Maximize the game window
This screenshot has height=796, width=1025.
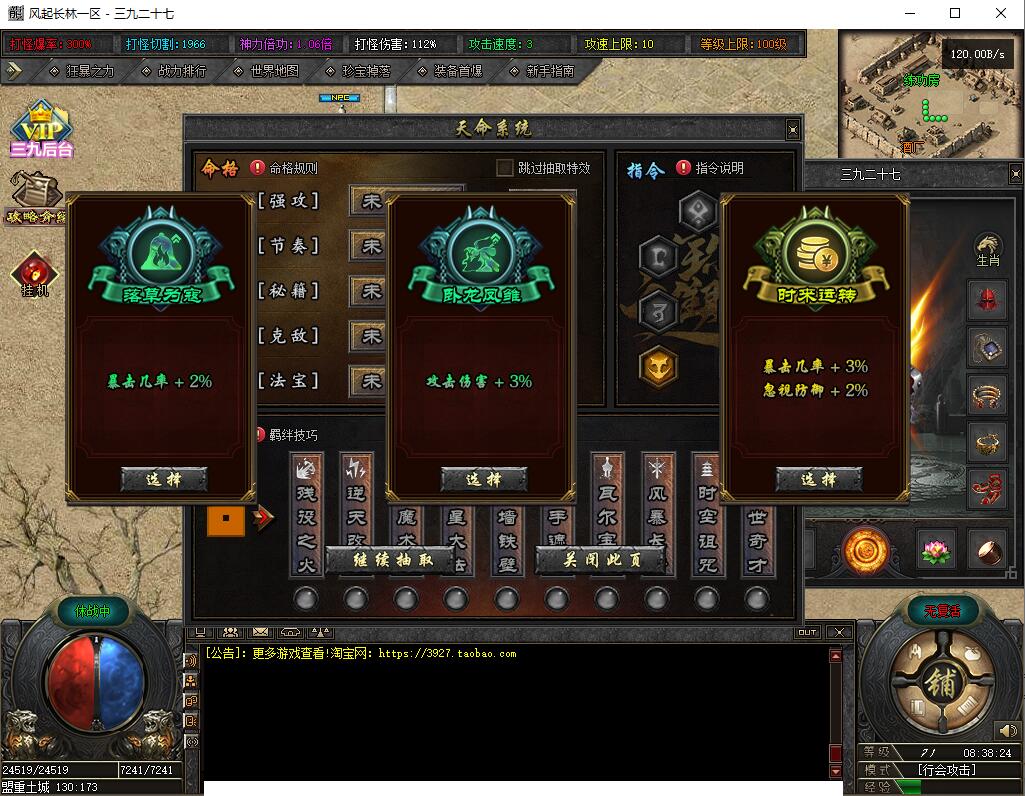pos(955,14)
